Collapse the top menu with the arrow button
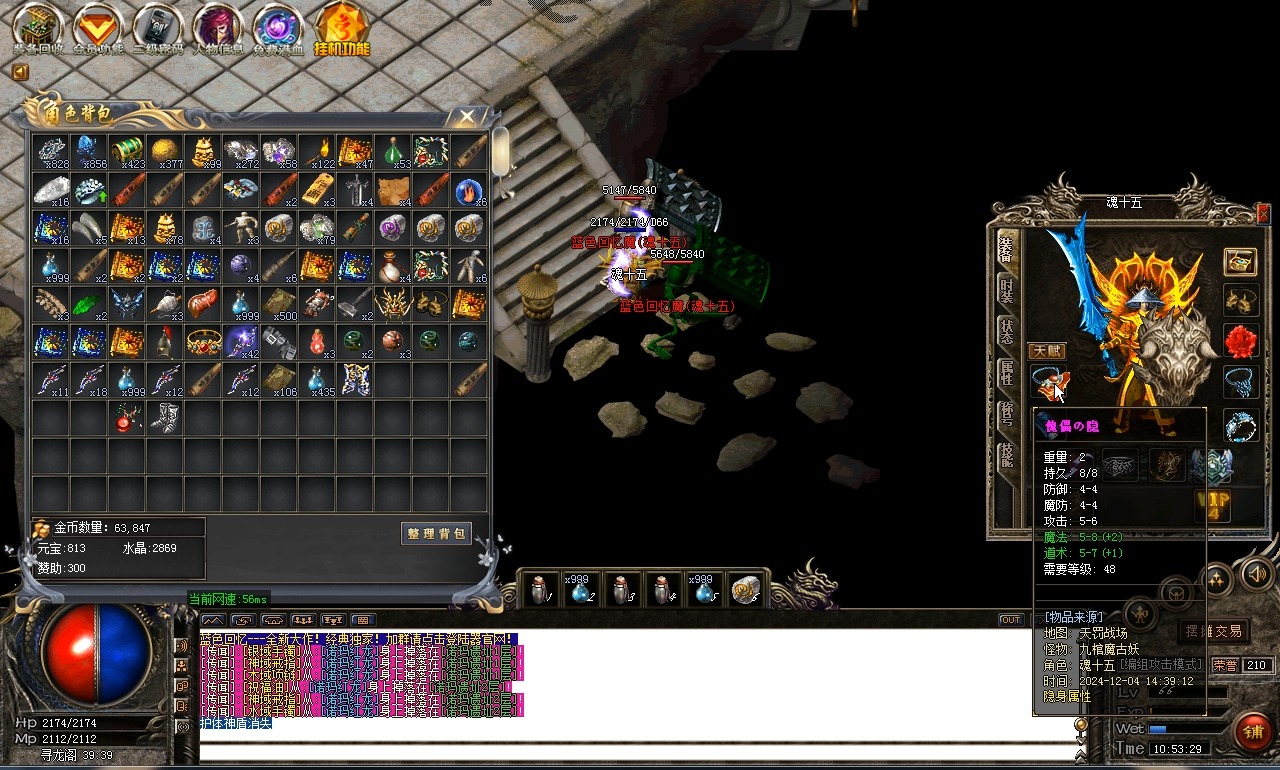Image resolution: width=1280 pixels, height=770 pixels. tap(20, 72)
